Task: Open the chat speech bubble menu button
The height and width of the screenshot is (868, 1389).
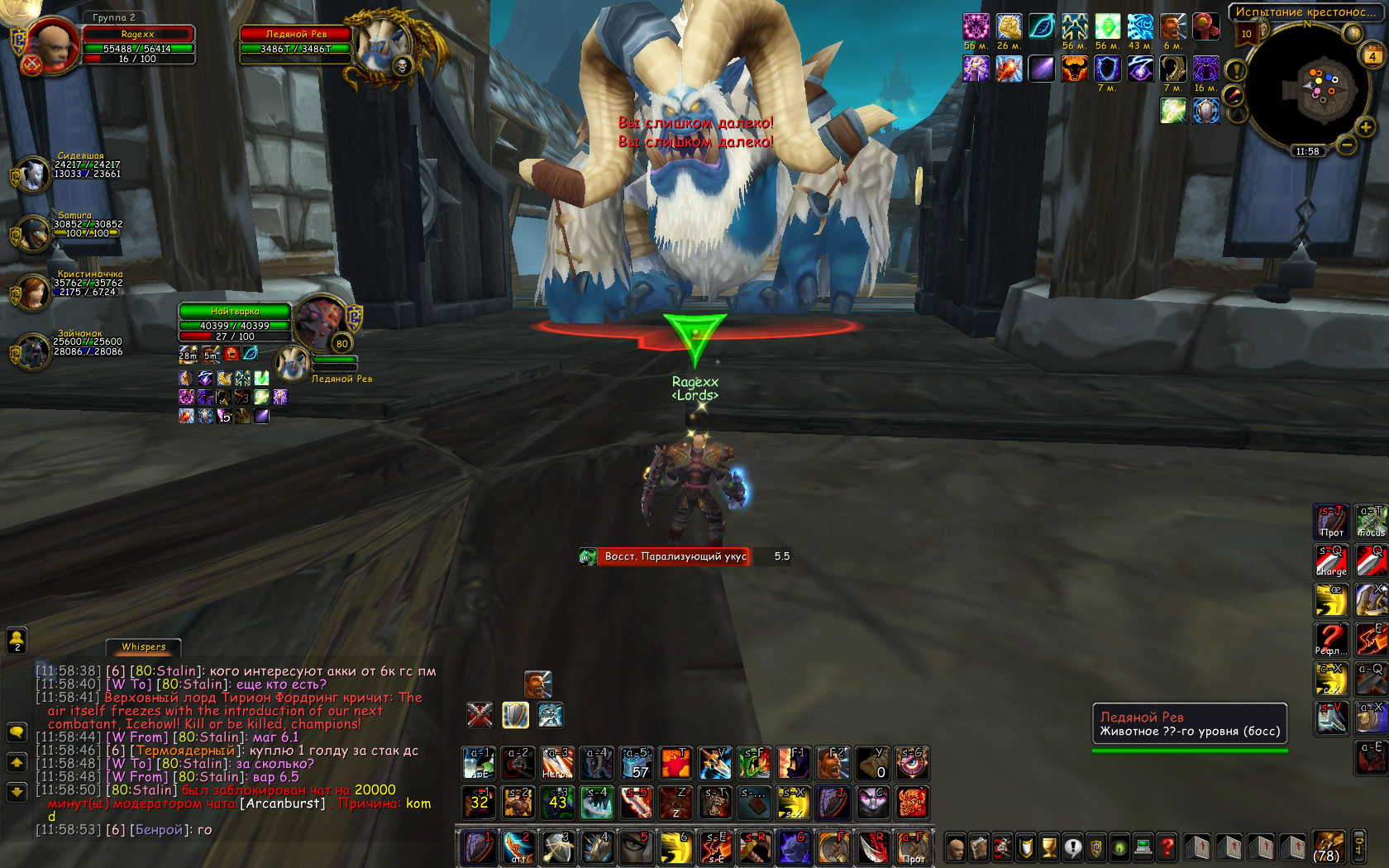Action: pyautogui.click(x=17, y=732)
